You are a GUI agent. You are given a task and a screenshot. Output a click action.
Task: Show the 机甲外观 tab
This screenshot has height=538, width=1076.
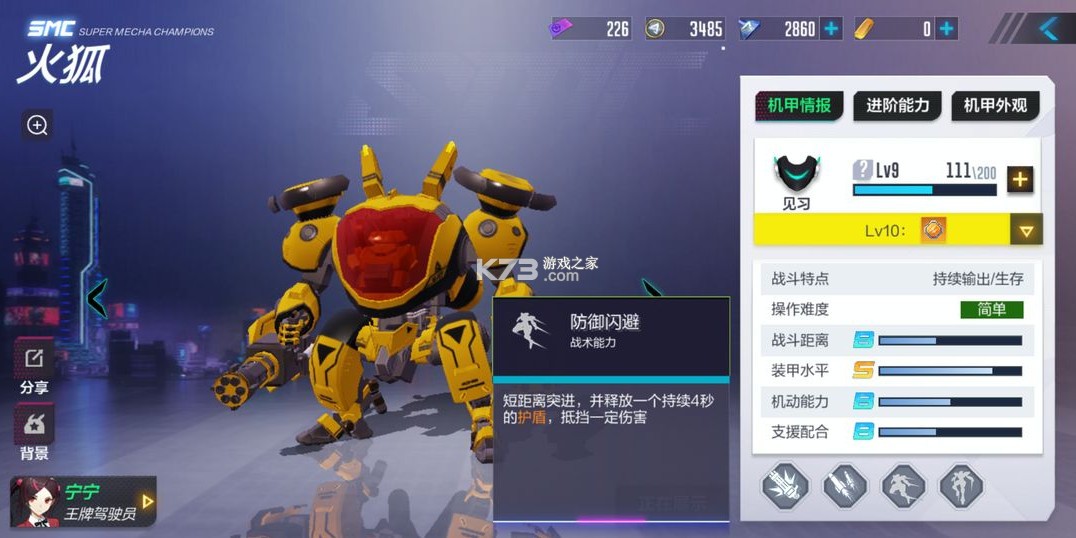[995, 105]
